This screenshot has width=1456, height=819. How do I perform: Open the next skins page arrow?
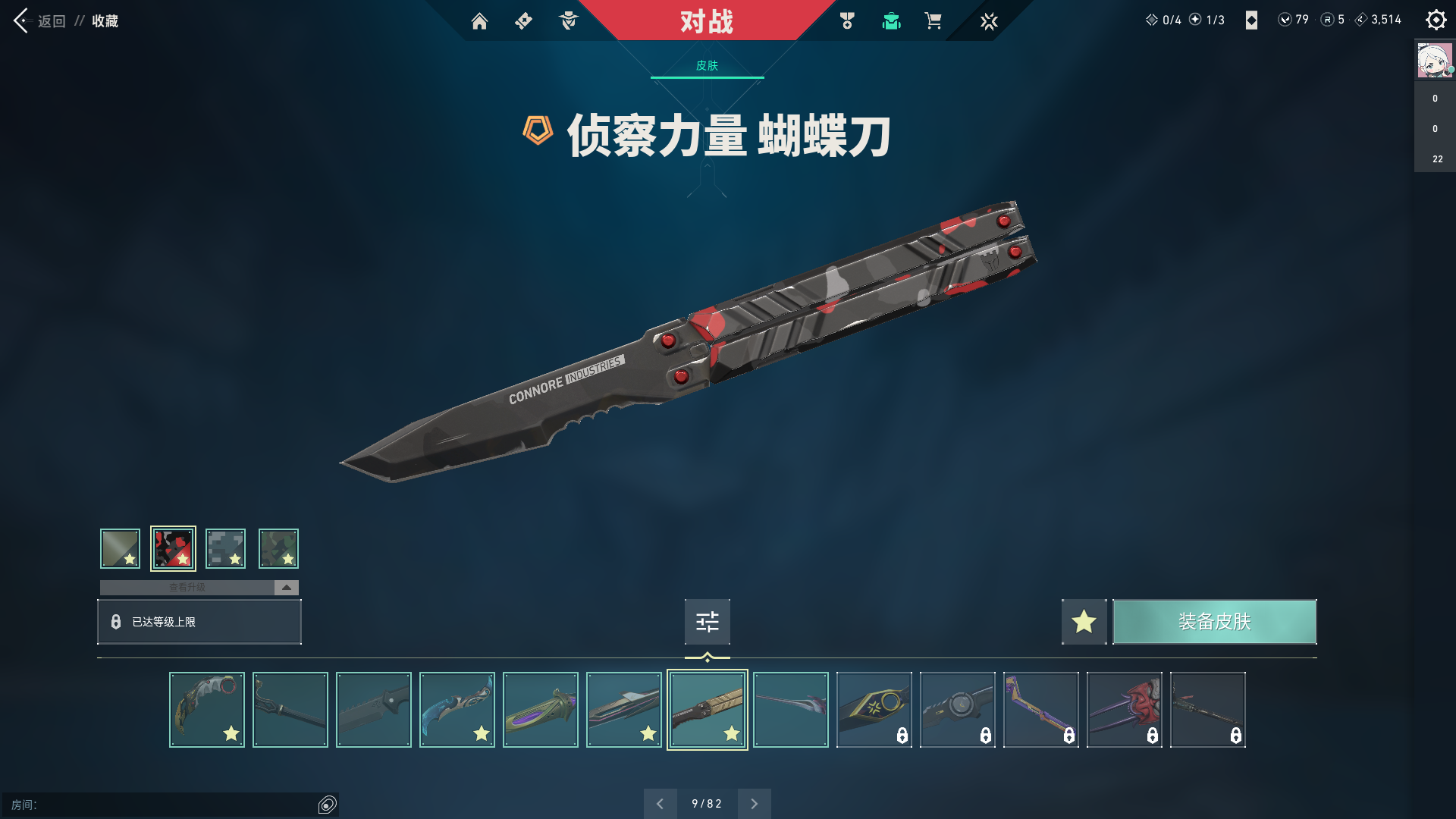click(x=754, y=803)
